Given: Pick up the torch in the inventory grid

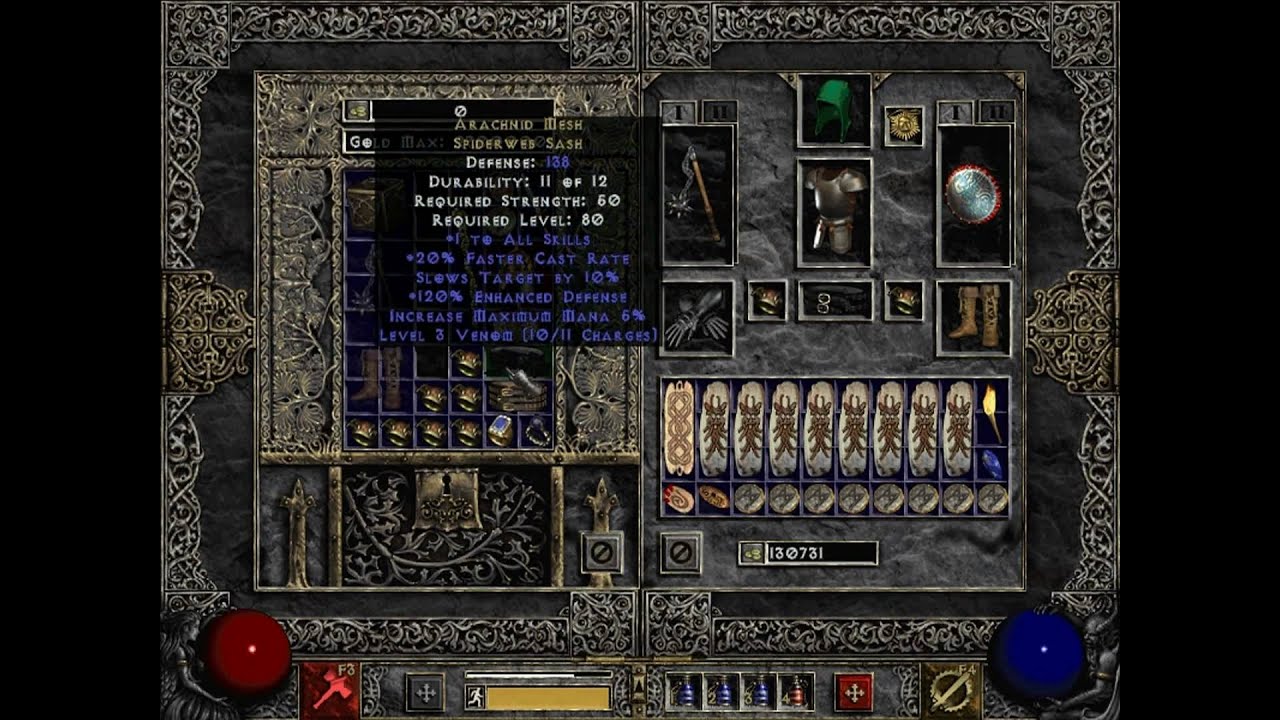Looking at the screenshot, I should (992, 412).
